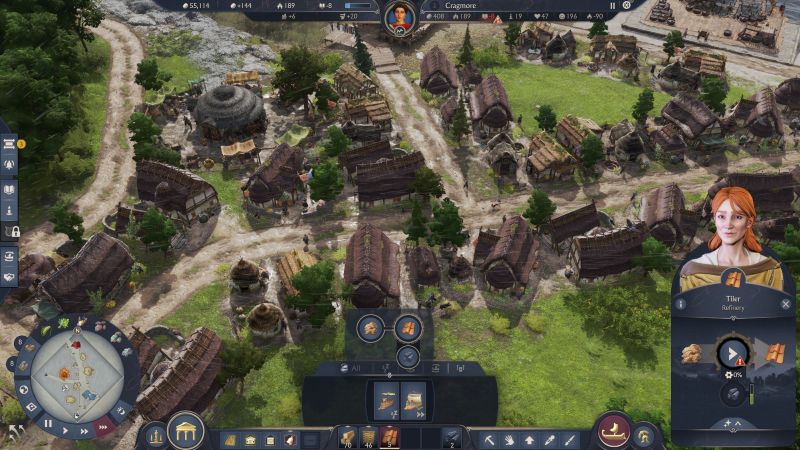Viewport: 800px width, 450px height.
Task: Set game speed to fastest
Action: 102,424
